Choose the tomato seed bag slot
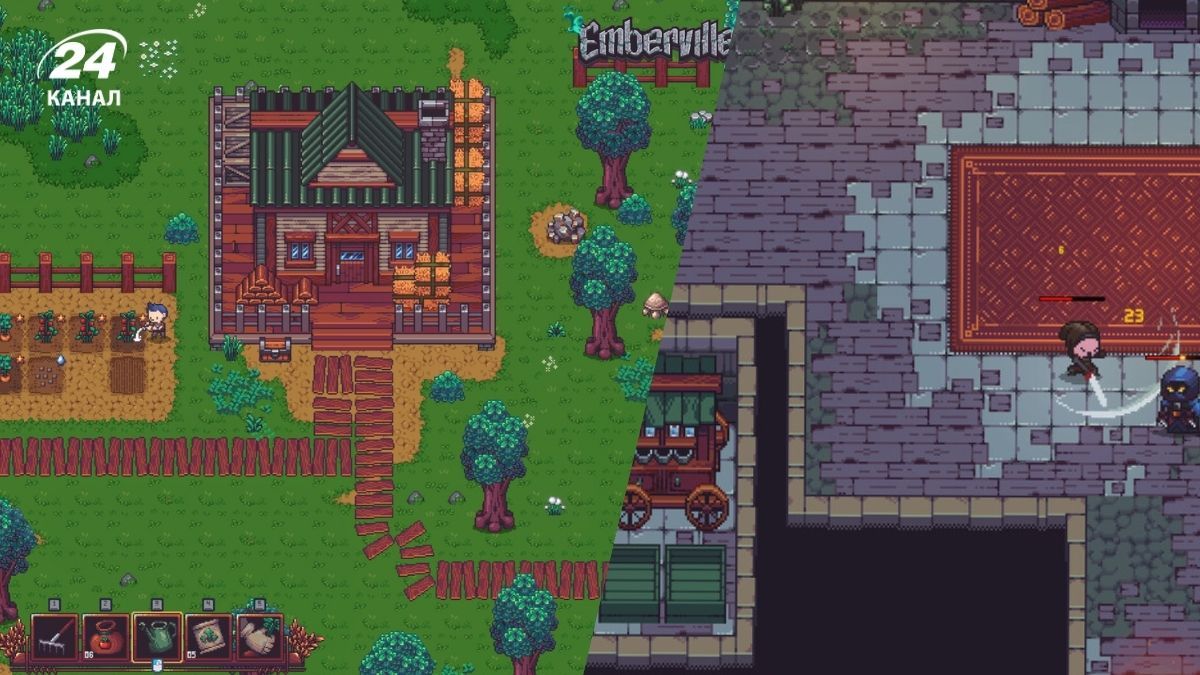This screenshot has height=675, width=1200. pyautogui.click(x=105, y=637)
